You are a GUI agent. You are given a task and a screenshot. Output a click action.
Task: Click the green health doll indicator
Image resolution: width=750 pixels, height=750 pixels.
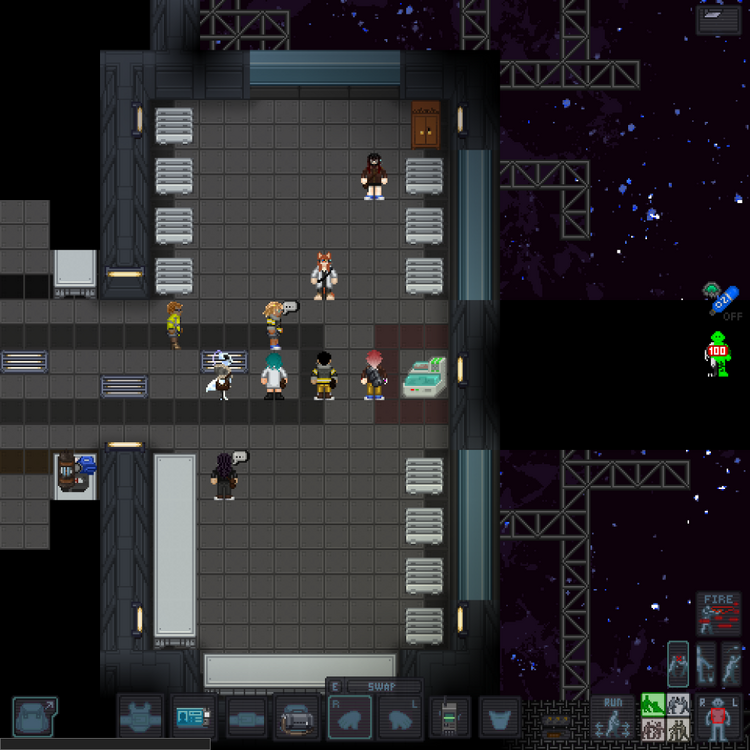pos(718,353)
